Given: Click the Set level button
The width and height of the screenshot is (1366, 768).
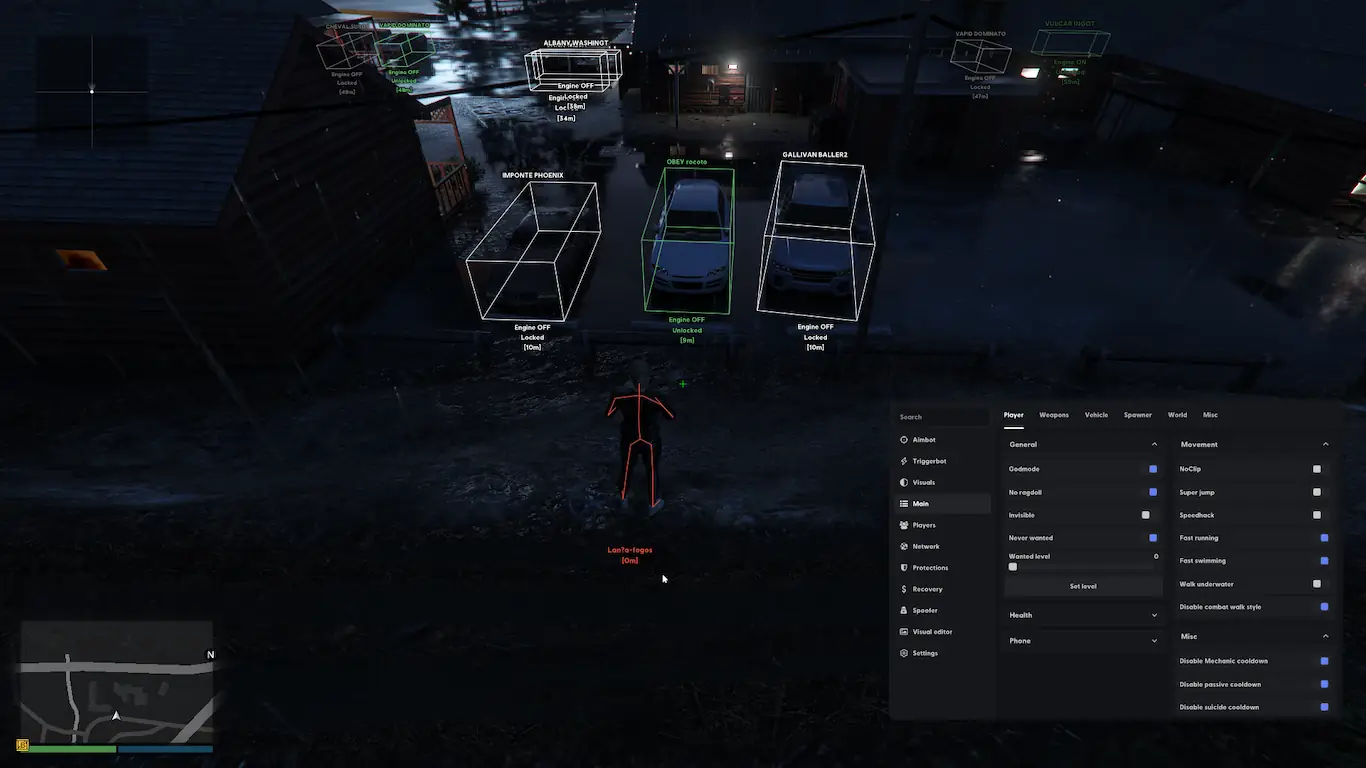Looking at the screenshot, I should click(x=1083, y=586).
